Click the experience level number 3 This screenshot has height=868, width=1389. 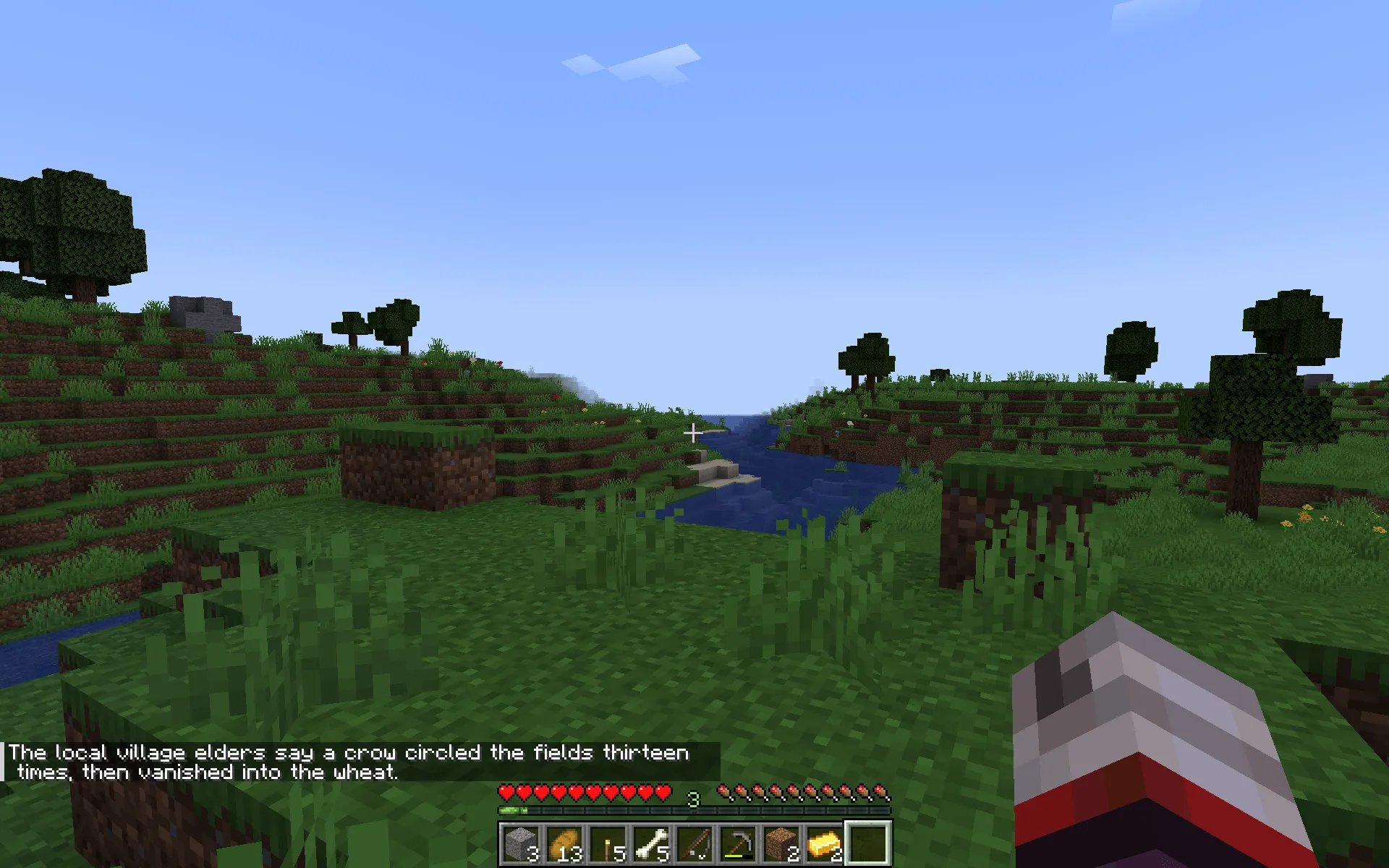pos(693,798)
